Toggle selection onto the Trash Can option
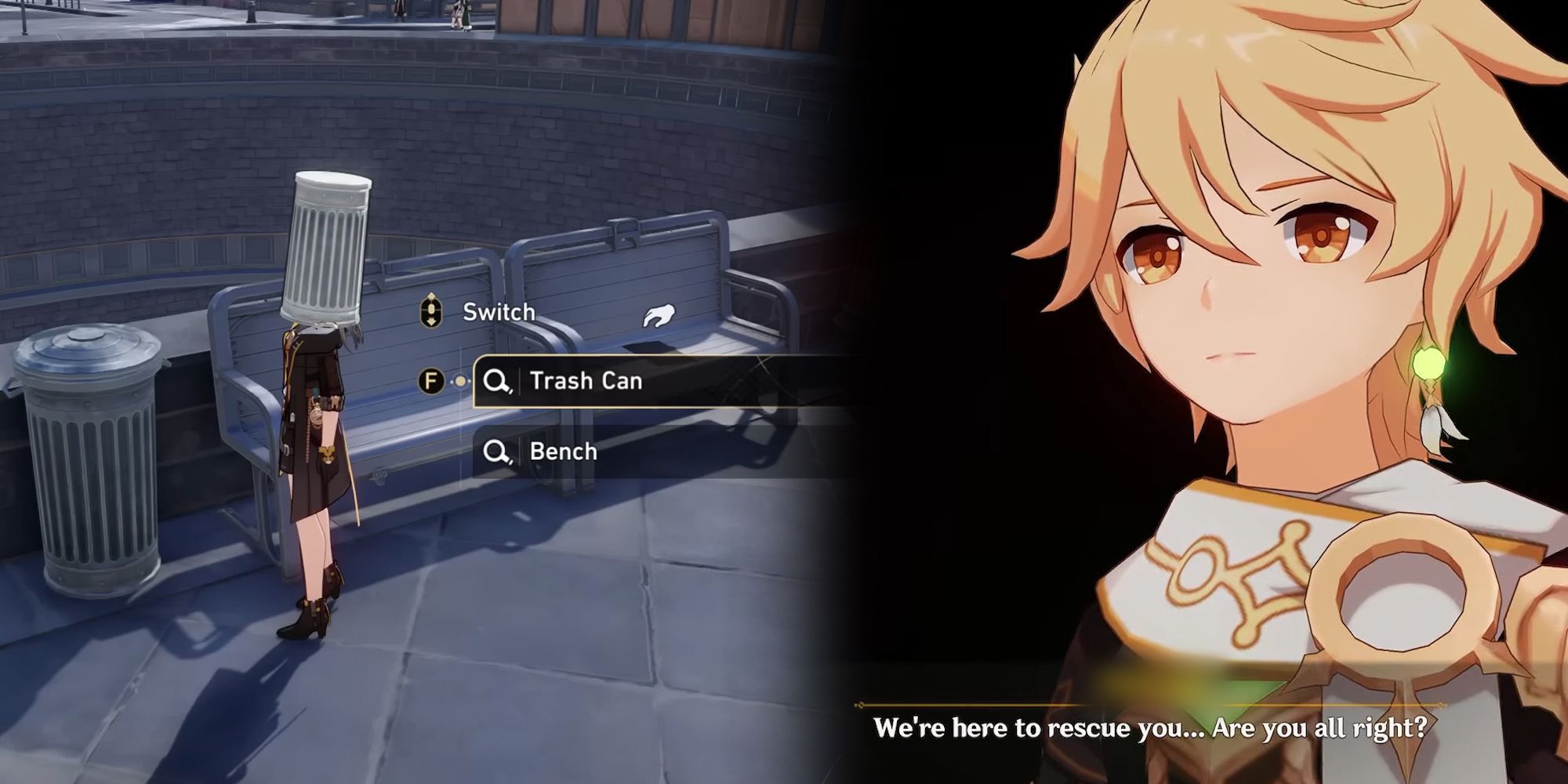This screenshot has height=784, width=1568. [586, 381]
